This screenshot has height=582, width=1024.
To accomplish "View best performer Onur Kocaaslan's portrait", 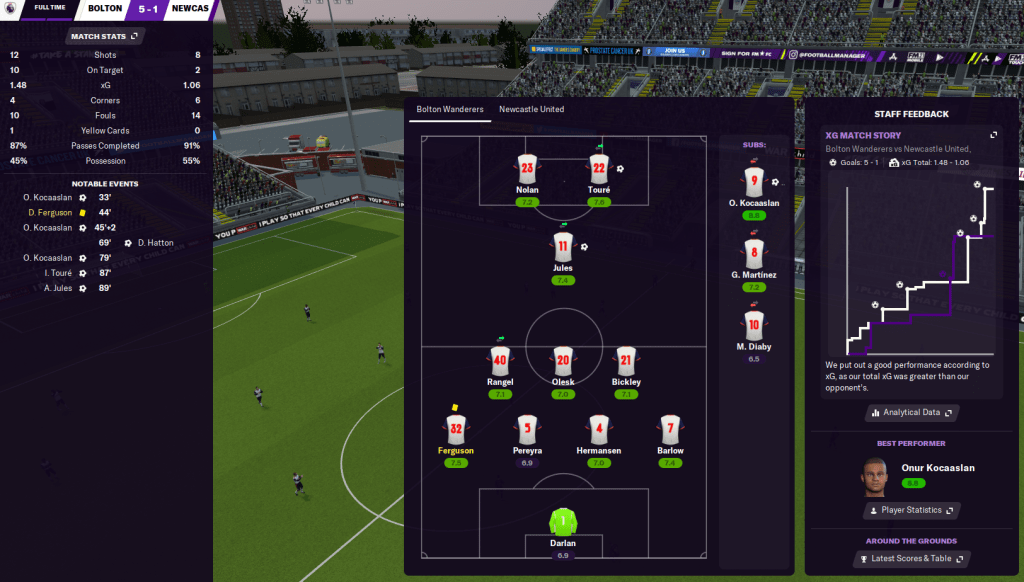I will click(876, 478).
